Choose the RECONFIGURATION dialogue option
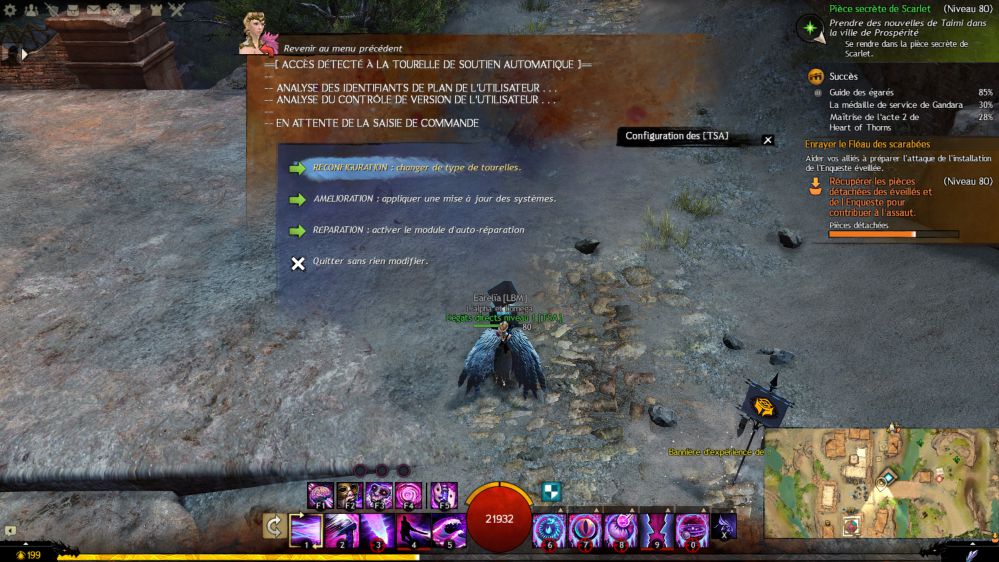 [x=416, y=168]
